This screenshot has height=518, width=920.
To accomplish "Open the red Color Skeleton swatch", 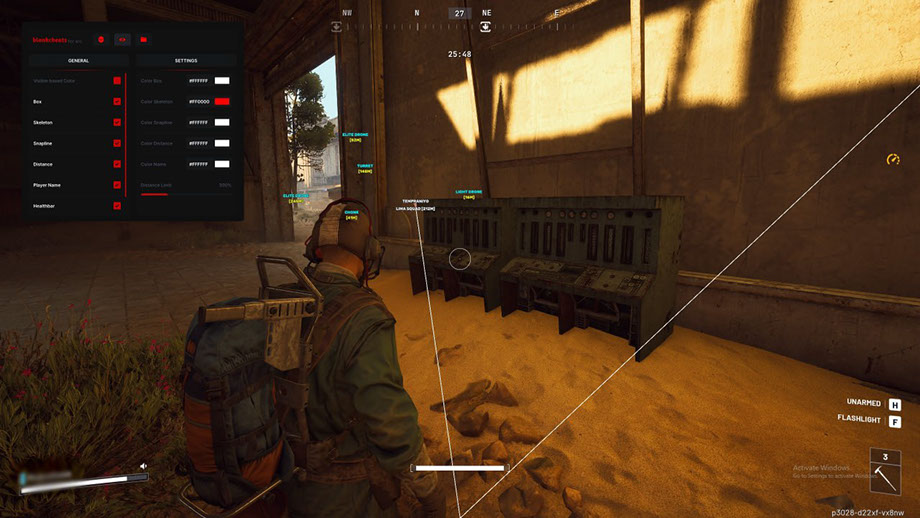I will coord(222,101).
